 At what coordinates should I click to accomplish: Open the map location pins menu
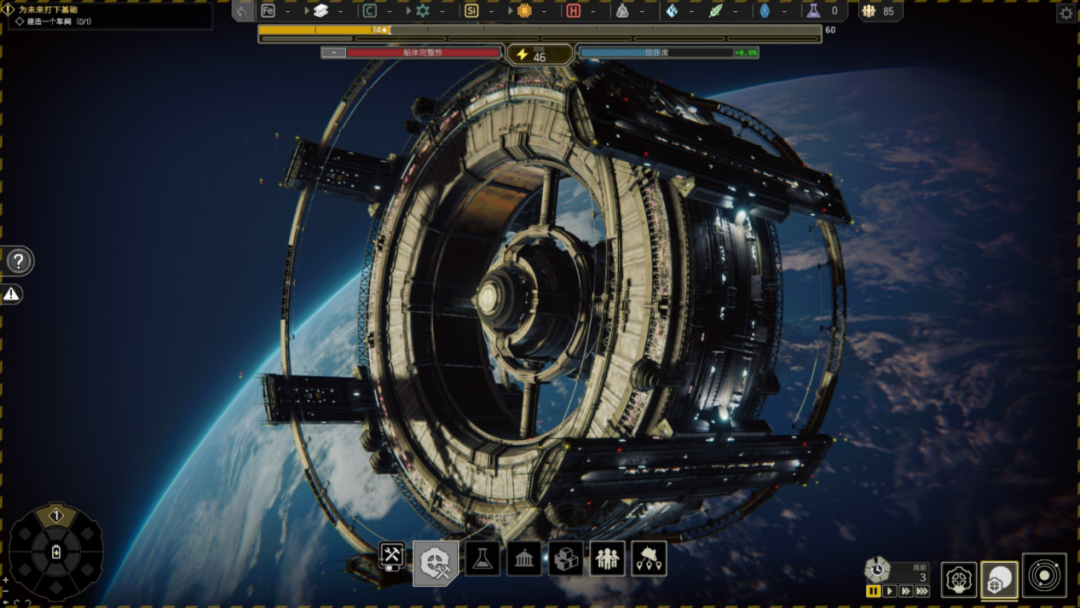pyautogui.click(x=649, y=559)
